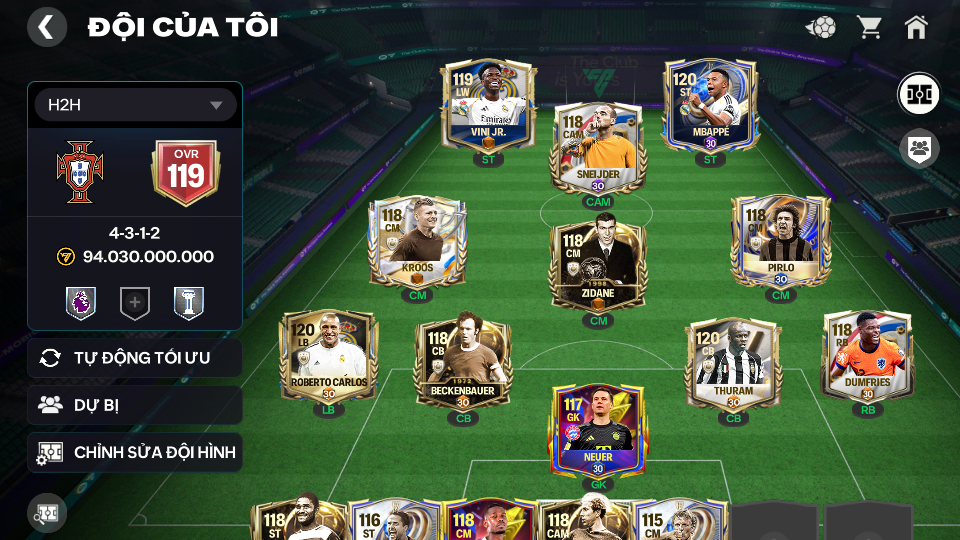The width and height of the screenshot is (960, 540).
Task: Return to the home screen
Action: (x=916, y=27)
